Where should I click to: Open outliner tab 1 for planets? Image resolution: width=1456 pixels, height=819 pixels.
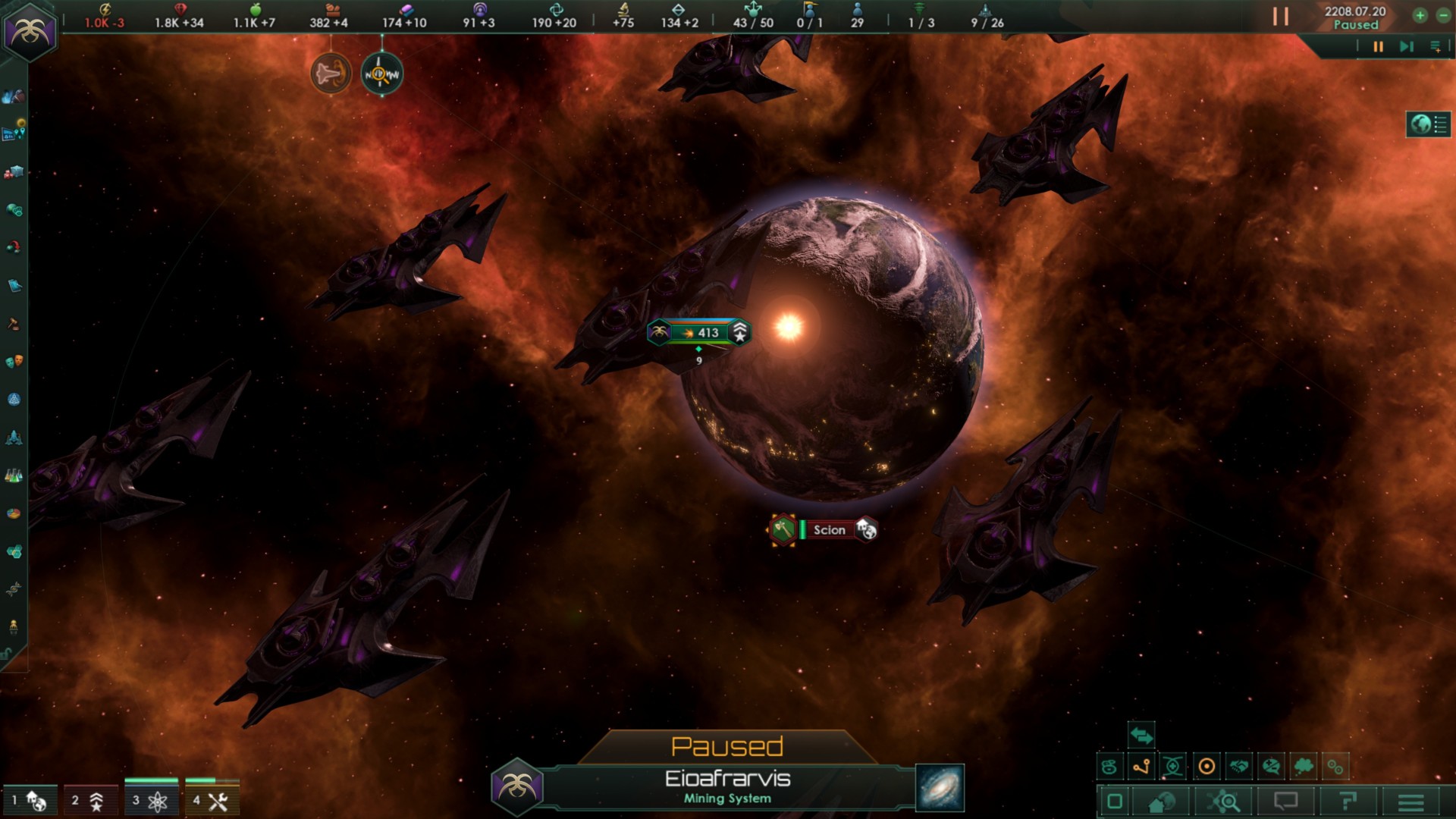tap(31, 800)
